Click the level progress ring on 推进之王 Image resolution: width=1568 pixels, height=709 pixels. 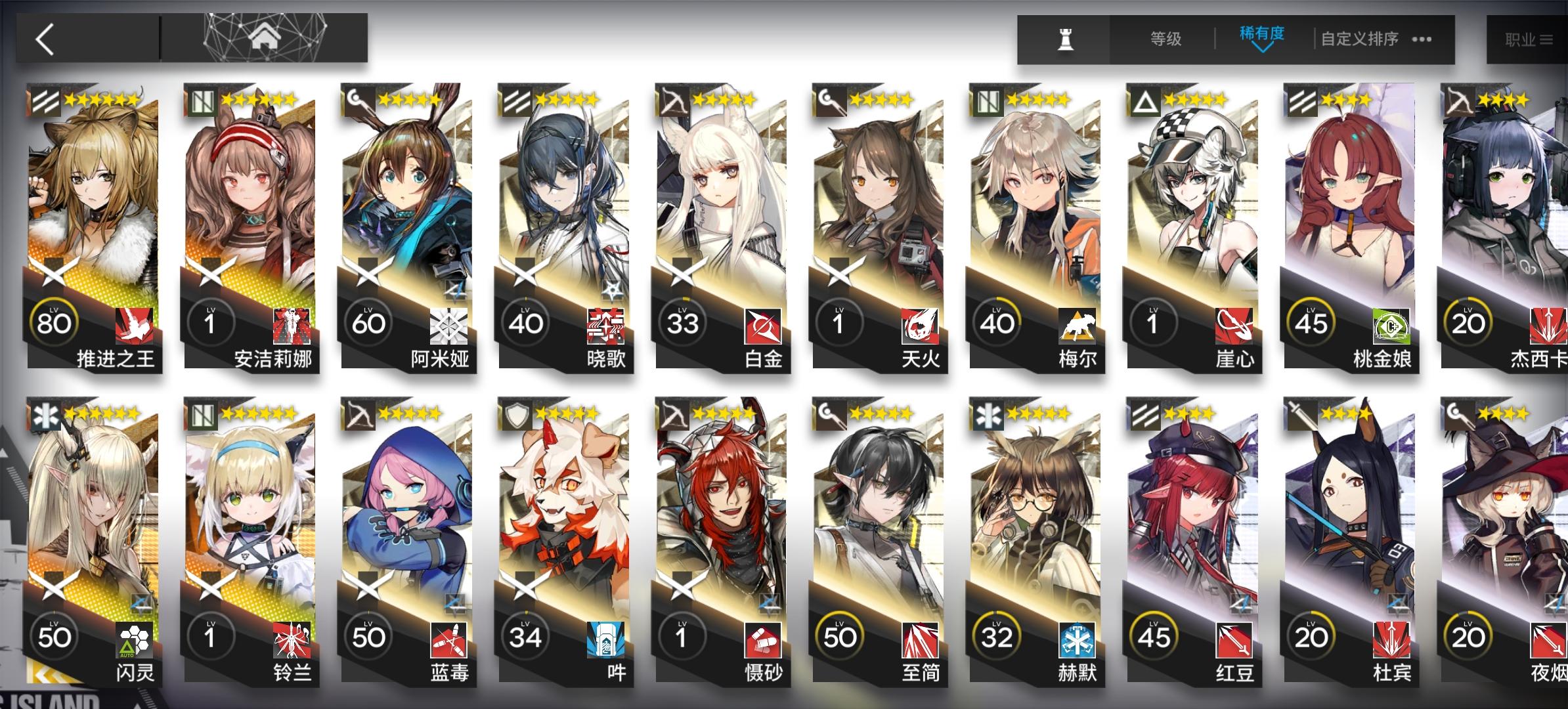(x=55, y=322)
